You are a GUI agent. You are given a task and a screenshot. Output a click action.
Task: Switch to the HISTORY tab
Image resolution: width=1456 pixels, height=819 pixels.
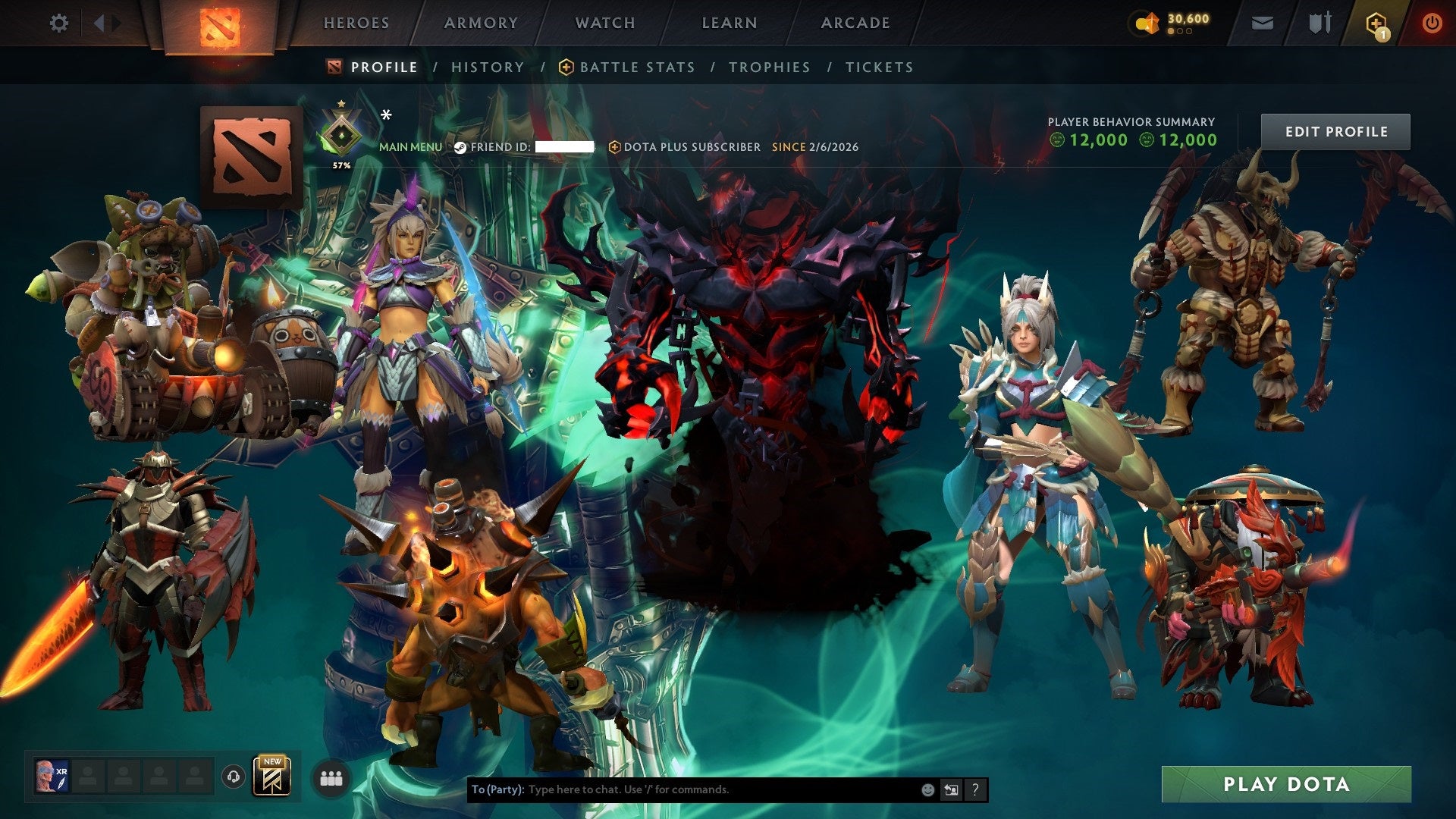click(488, 67)
